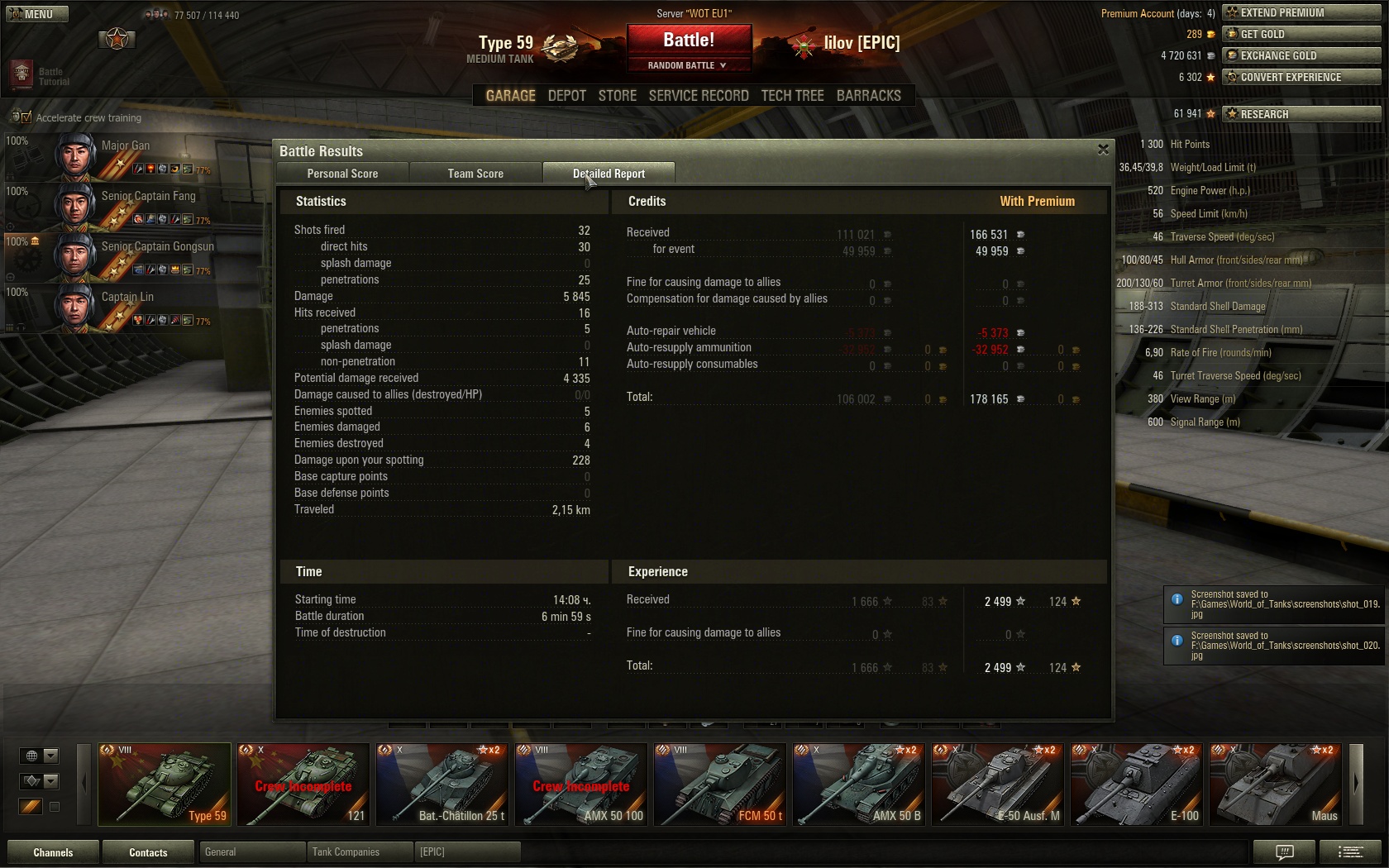
Task: Select the Bat.-Châtillon 25 t tank
Action: click(x=442, y=784)
